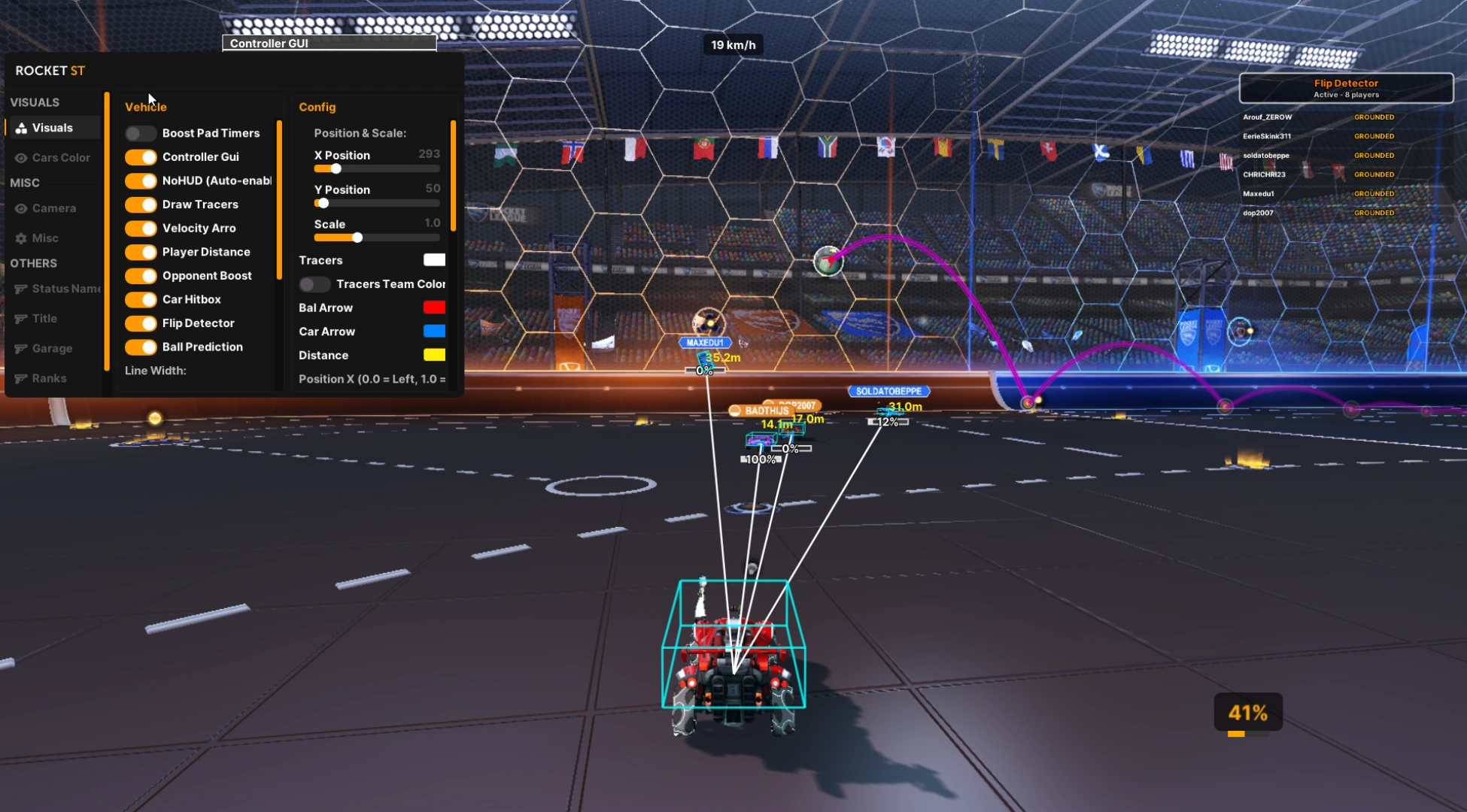The image size is (1467, 812).
Task: Enable the Boost Pad Timers toggle
Action: pos(140,132)
